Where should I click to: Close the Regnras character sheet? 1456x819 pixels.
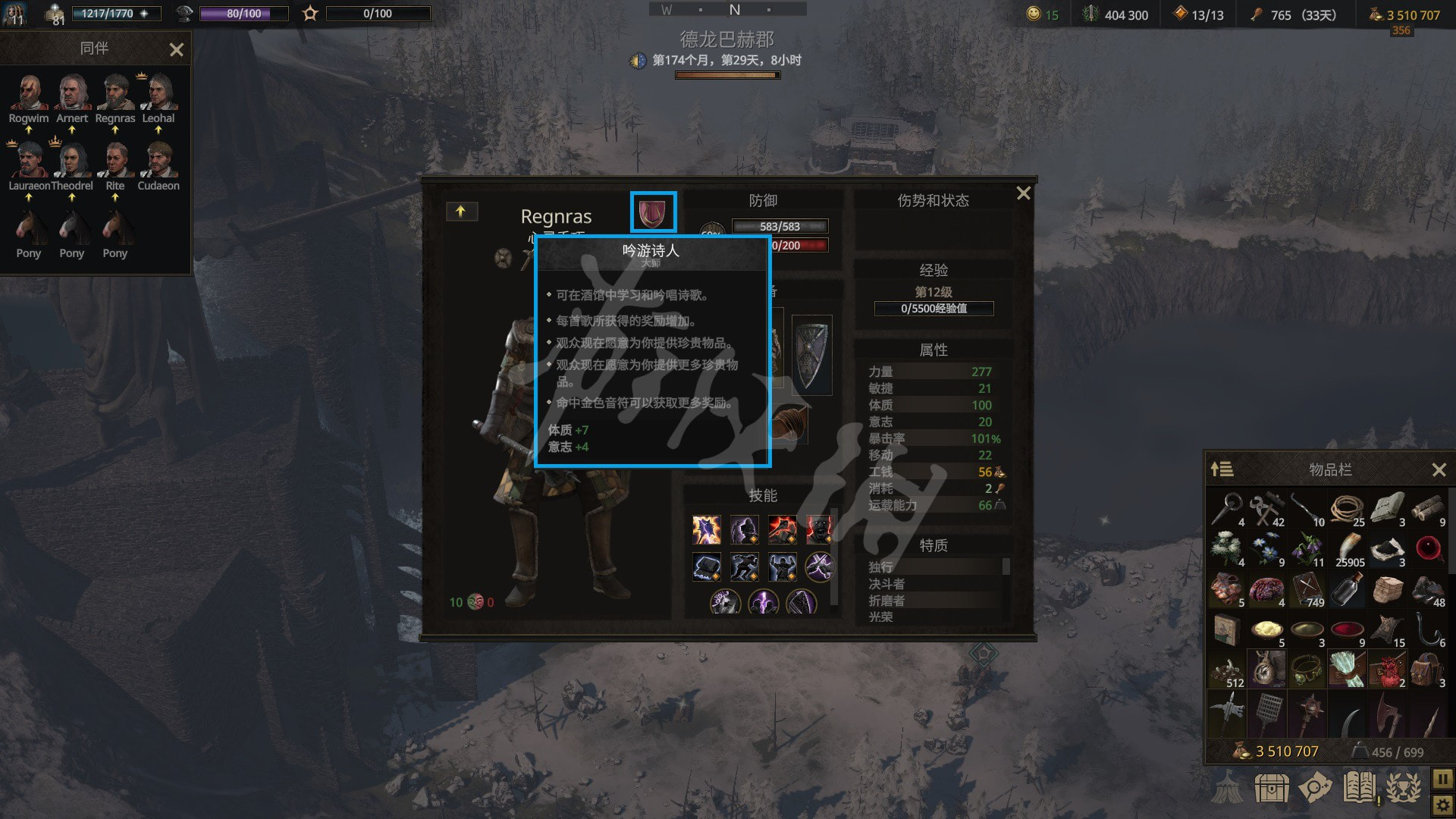[x=1023, y=193]
